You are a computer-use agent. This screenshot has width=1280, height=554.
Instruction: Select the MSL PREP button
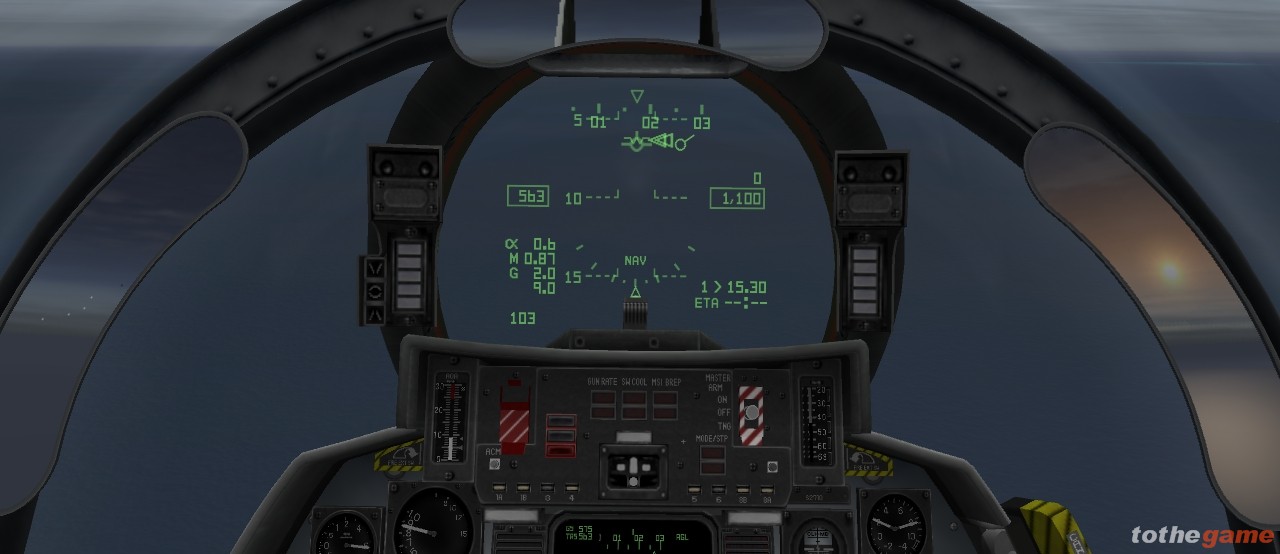pos(665,404)
